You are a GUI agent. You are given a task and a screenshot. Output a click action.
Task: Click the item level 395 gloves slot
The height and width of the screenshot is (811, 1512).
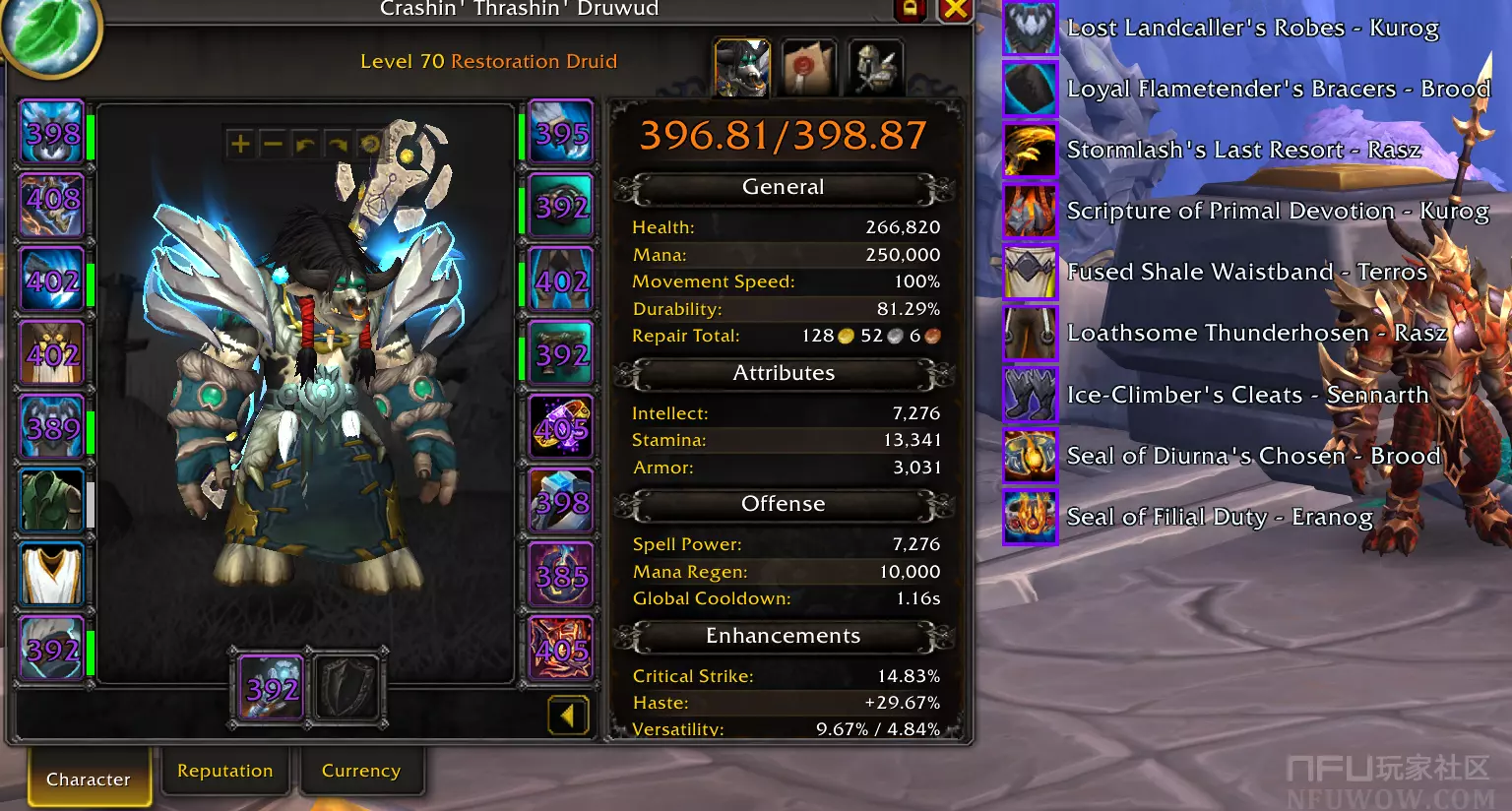pyautogui.click(x=561, y=133)
